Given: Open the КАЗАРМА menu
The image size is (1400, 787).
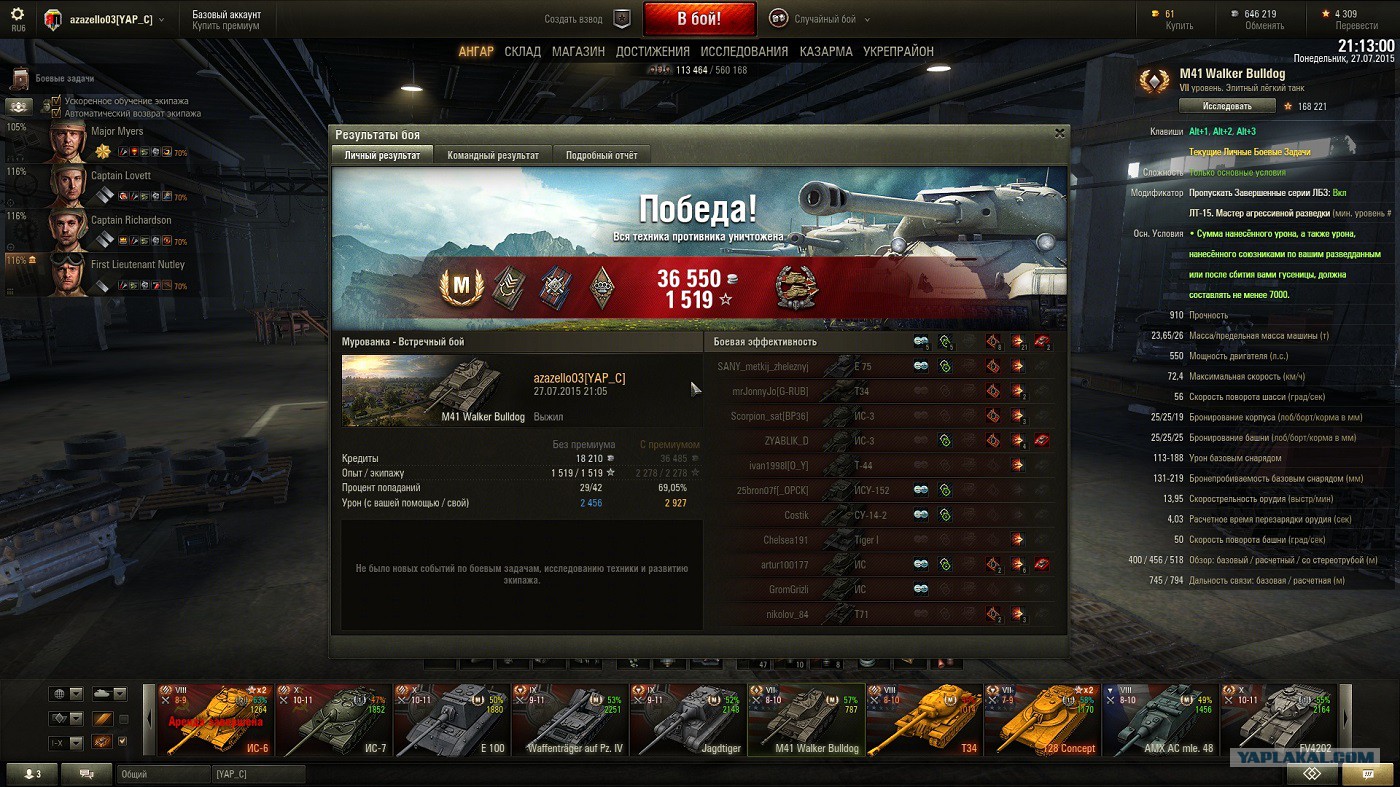Looking at the screenshot, I should point(826,51).
